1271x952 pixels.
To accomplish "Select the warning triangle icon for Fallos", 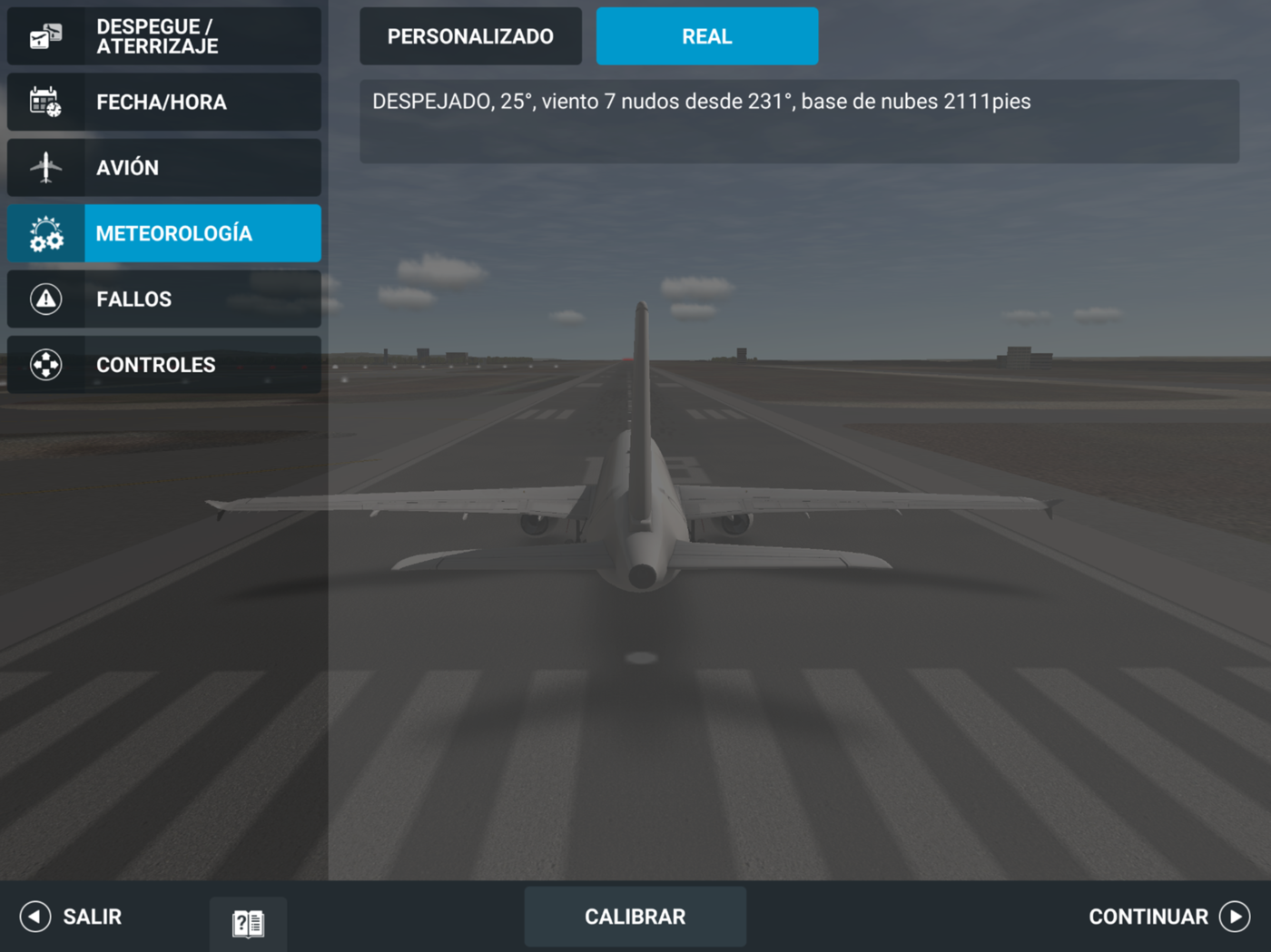I will tap(45, 299).
